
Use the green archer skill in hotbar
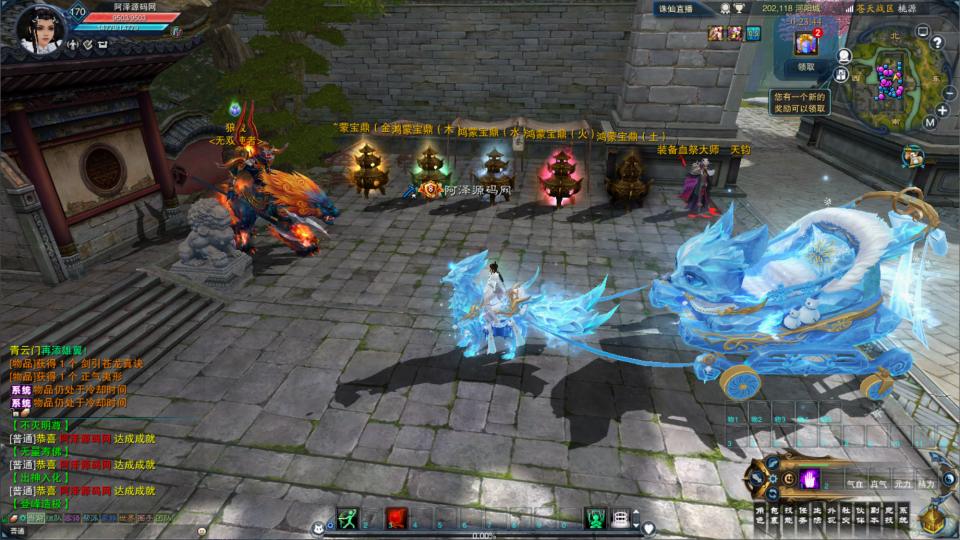point(347,517)
